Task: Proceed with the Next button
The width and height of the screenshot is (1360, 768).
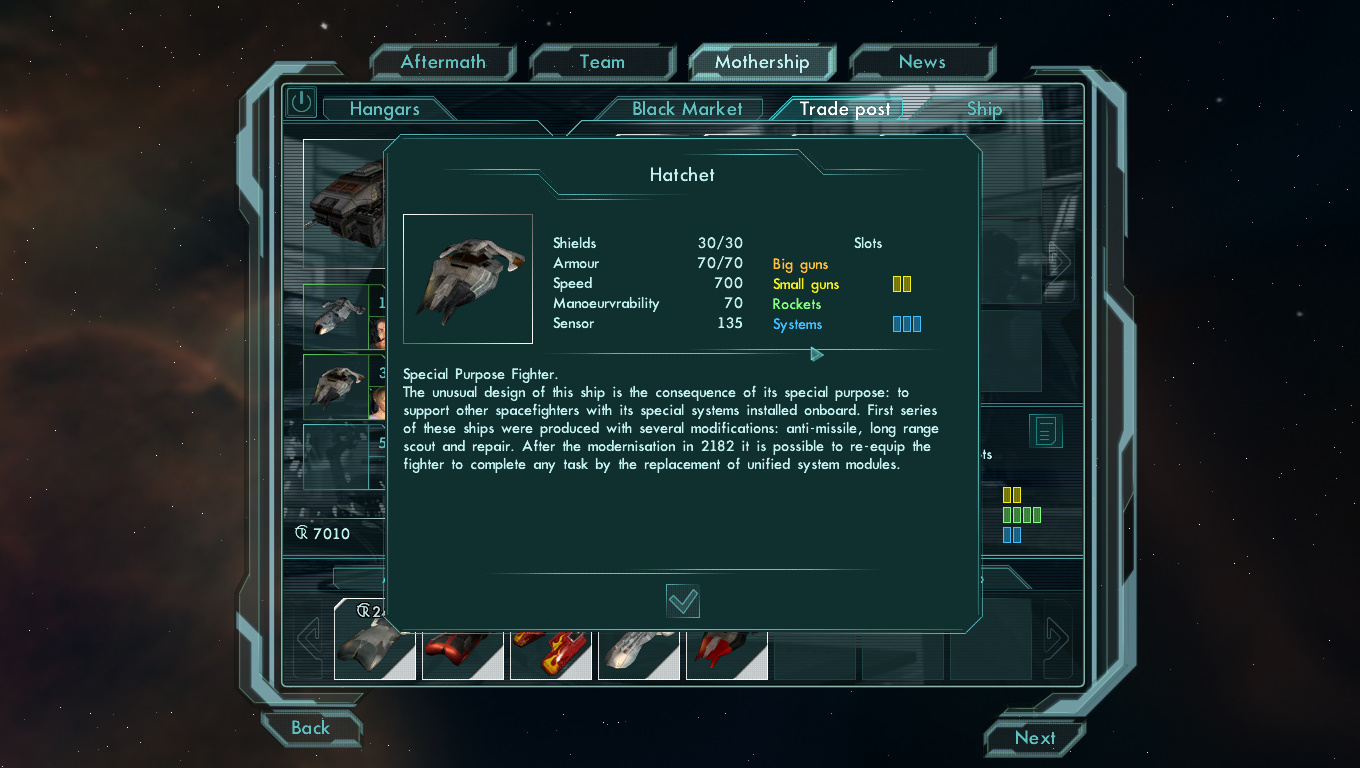Action: (x=1034, y=738)
